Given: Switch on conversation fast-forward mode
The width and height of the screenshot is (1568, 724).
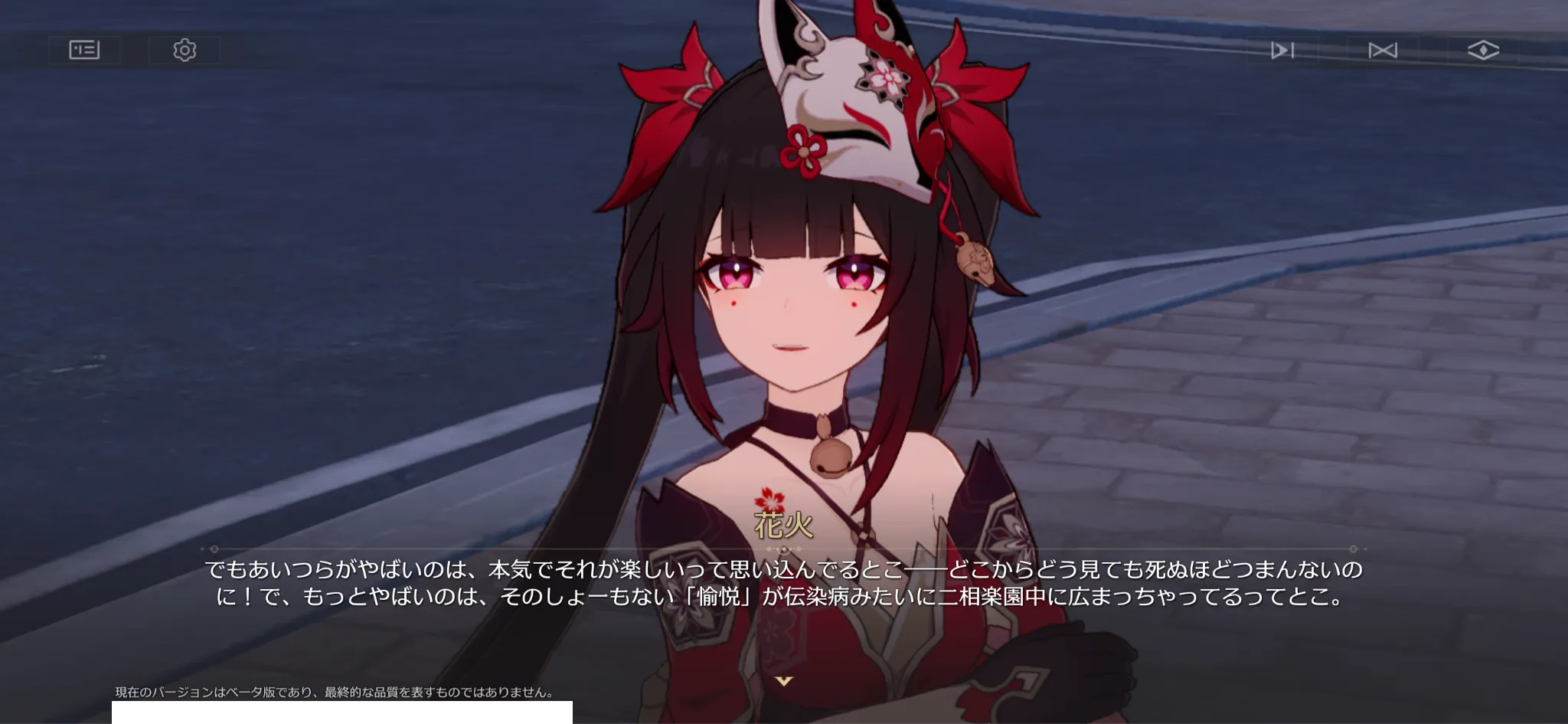Looking at the screenshot, I should [1384, 51].
